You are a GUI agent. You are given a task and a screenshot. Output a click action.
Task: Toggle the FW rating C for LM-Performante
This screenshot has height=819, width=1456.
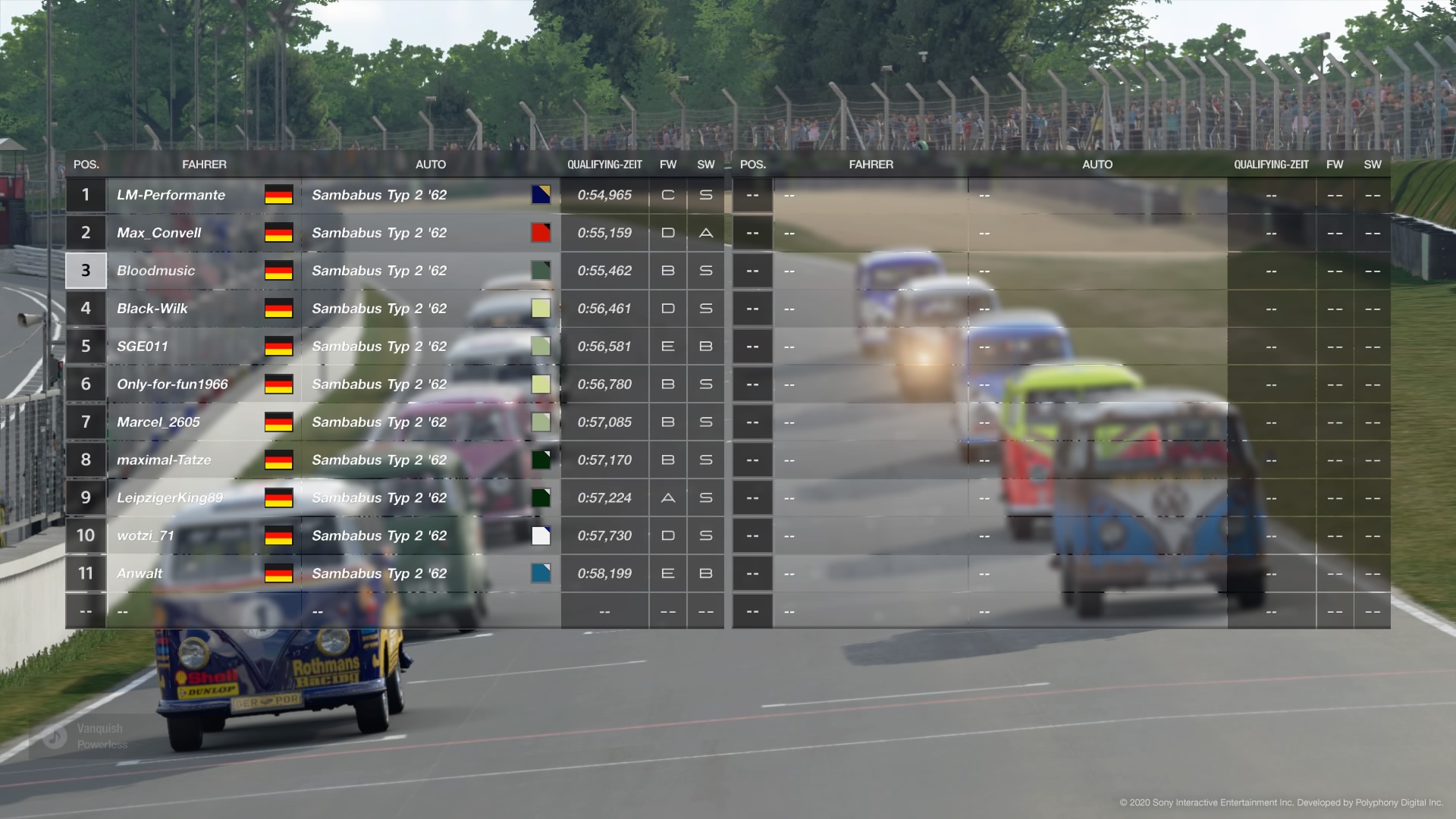coord(667,195)
